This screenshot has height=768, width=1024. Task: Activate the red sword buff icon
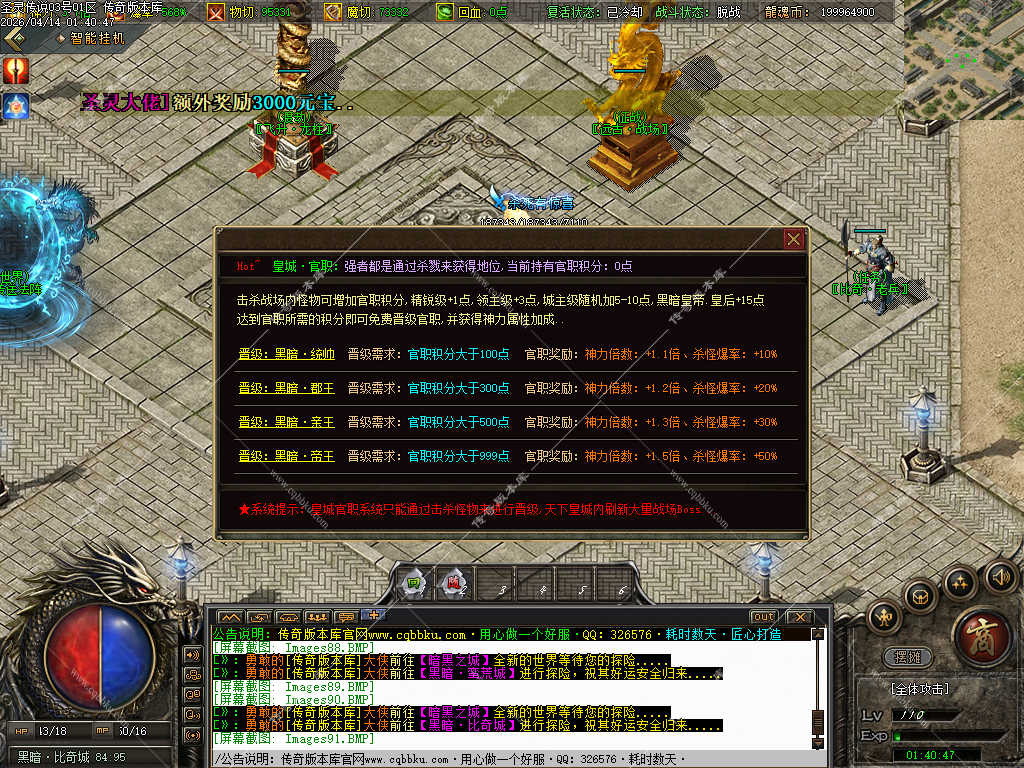click(16, 70)
